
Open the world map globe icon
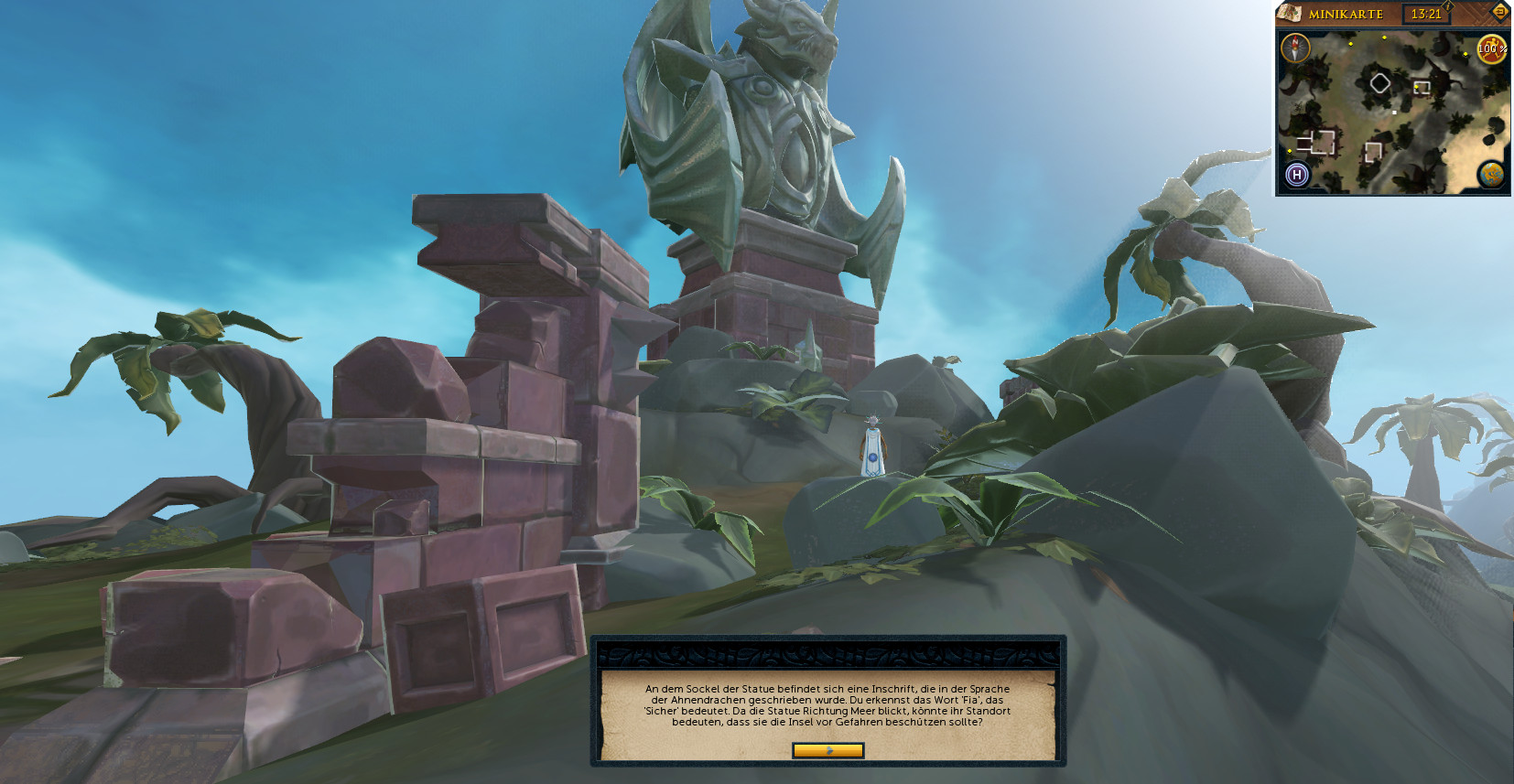click(x=1491, y=174)
